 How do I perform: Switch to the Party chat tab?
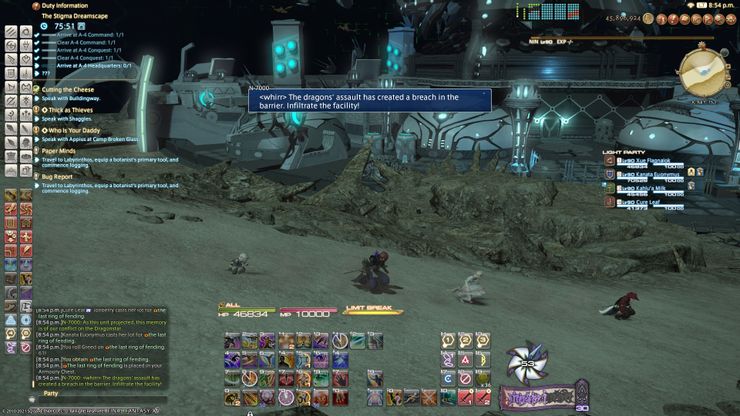(x=50, y=393)
